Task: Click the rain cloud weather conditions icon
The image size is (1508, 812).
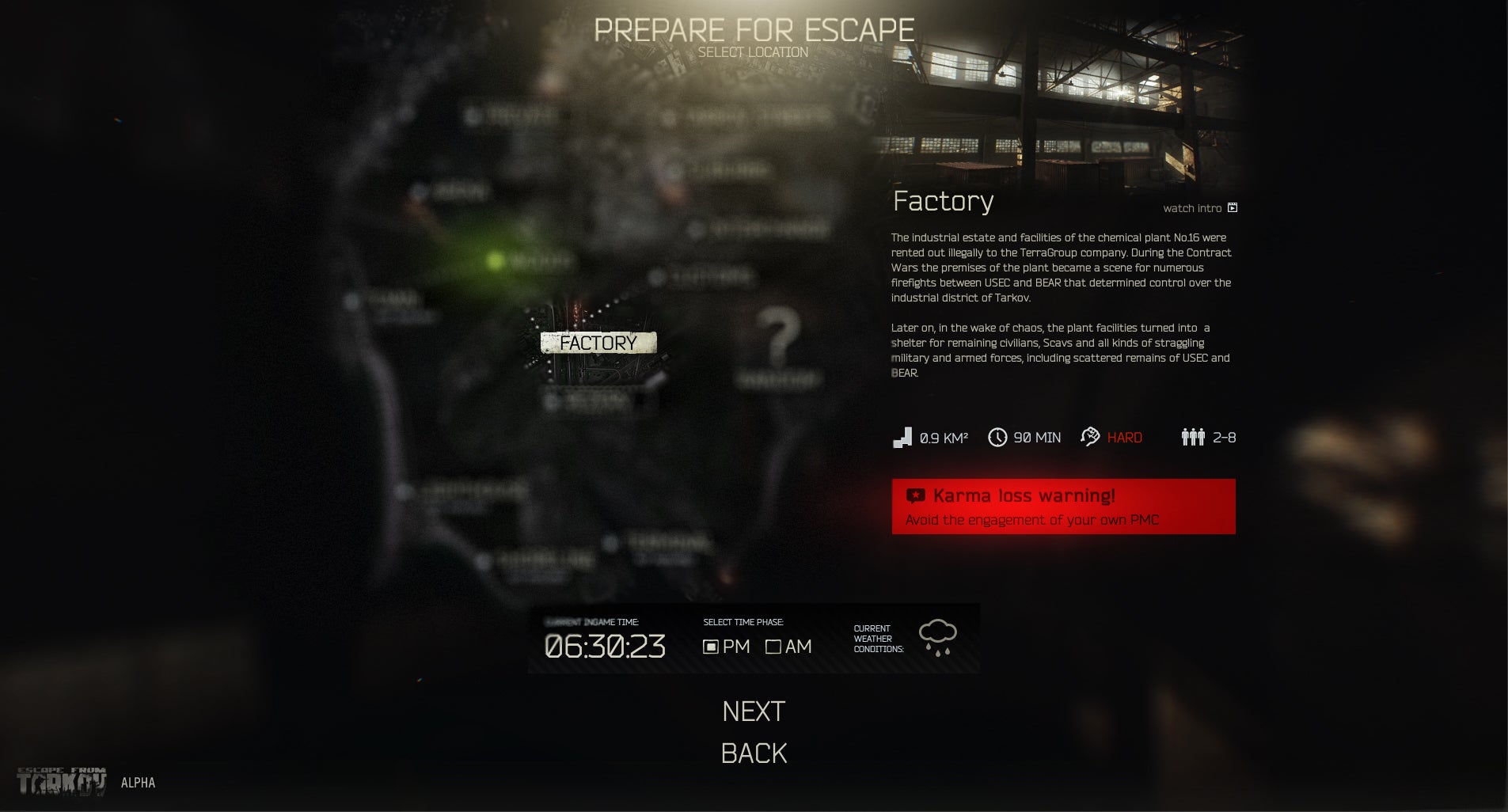Action: (937, 633)
